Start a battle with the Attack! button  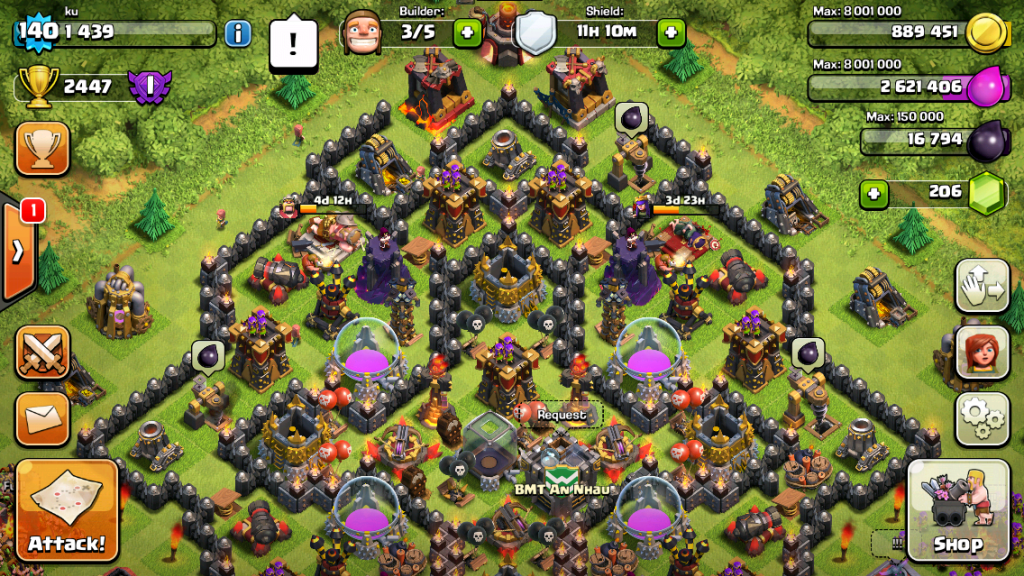click(x=67, y=511)
